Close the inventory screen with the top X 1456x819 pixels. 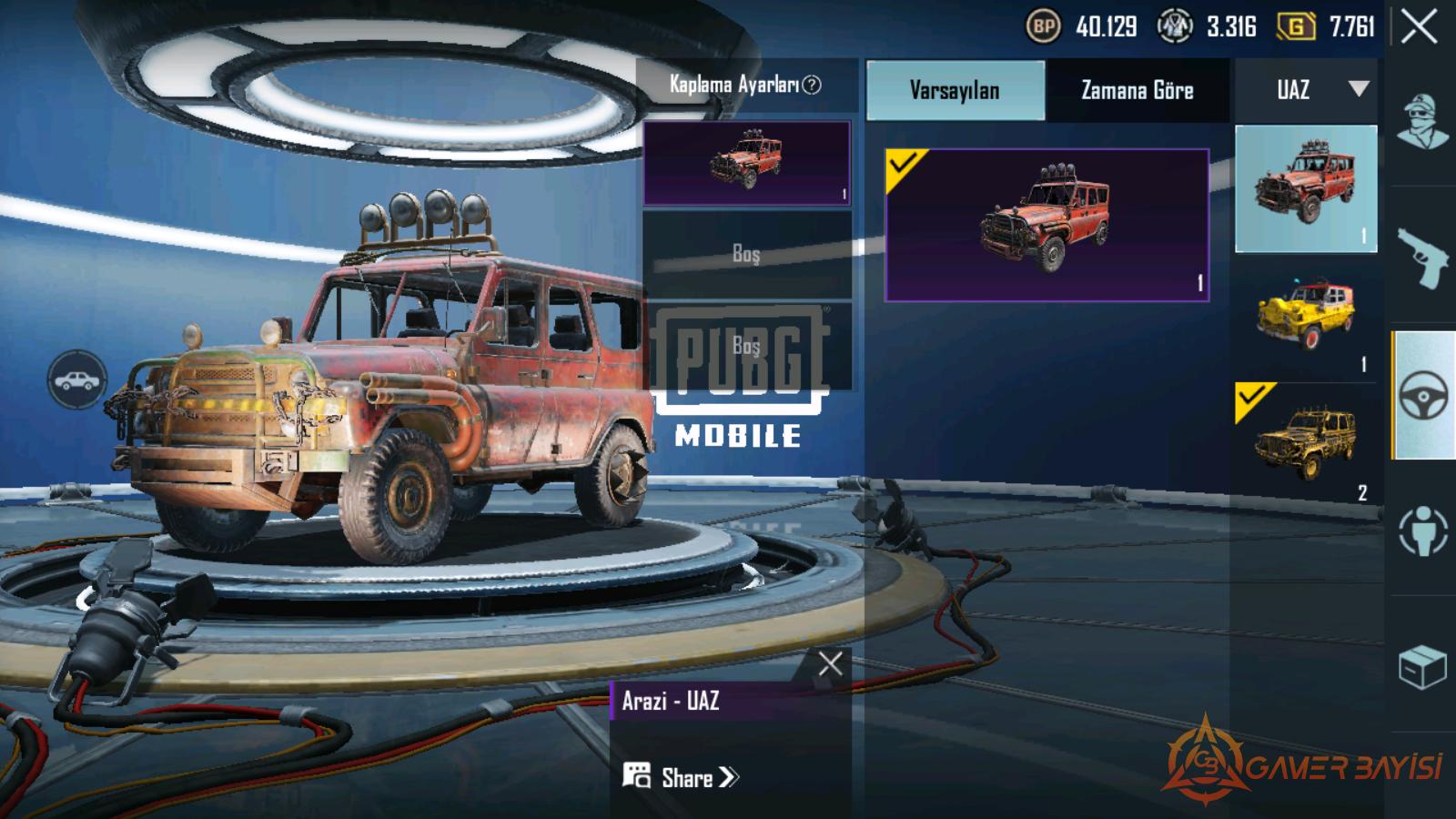click(x=1419, y=27)
